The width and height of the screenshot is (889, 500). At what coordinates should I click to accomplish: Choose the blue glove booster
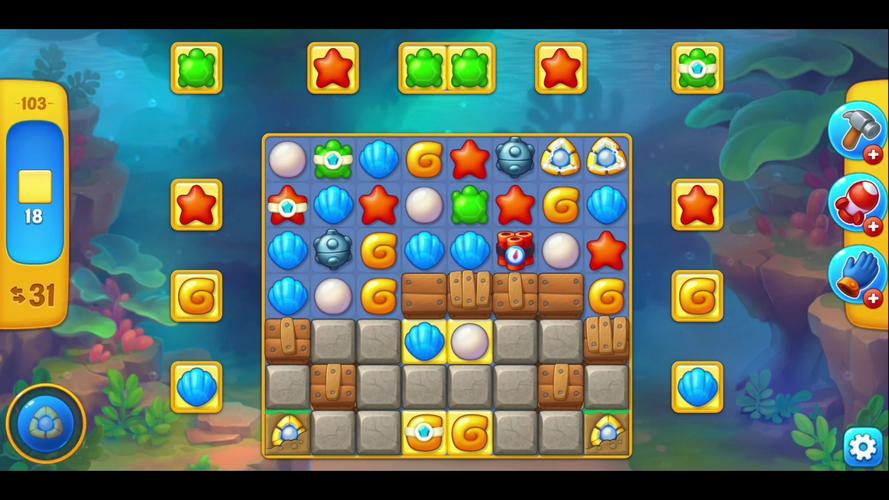point(852,273)
